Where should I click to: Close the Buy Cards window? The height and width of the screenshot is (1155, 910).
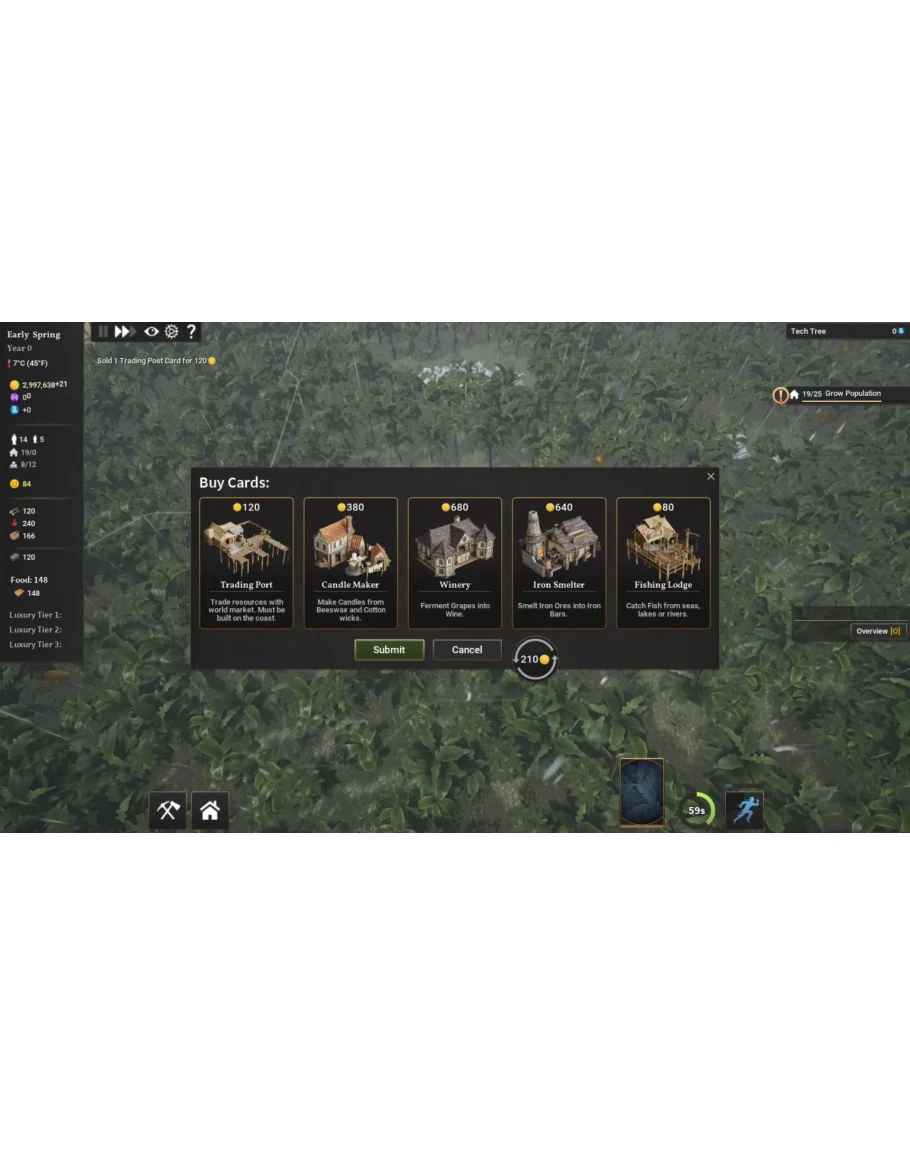(711, 477)
